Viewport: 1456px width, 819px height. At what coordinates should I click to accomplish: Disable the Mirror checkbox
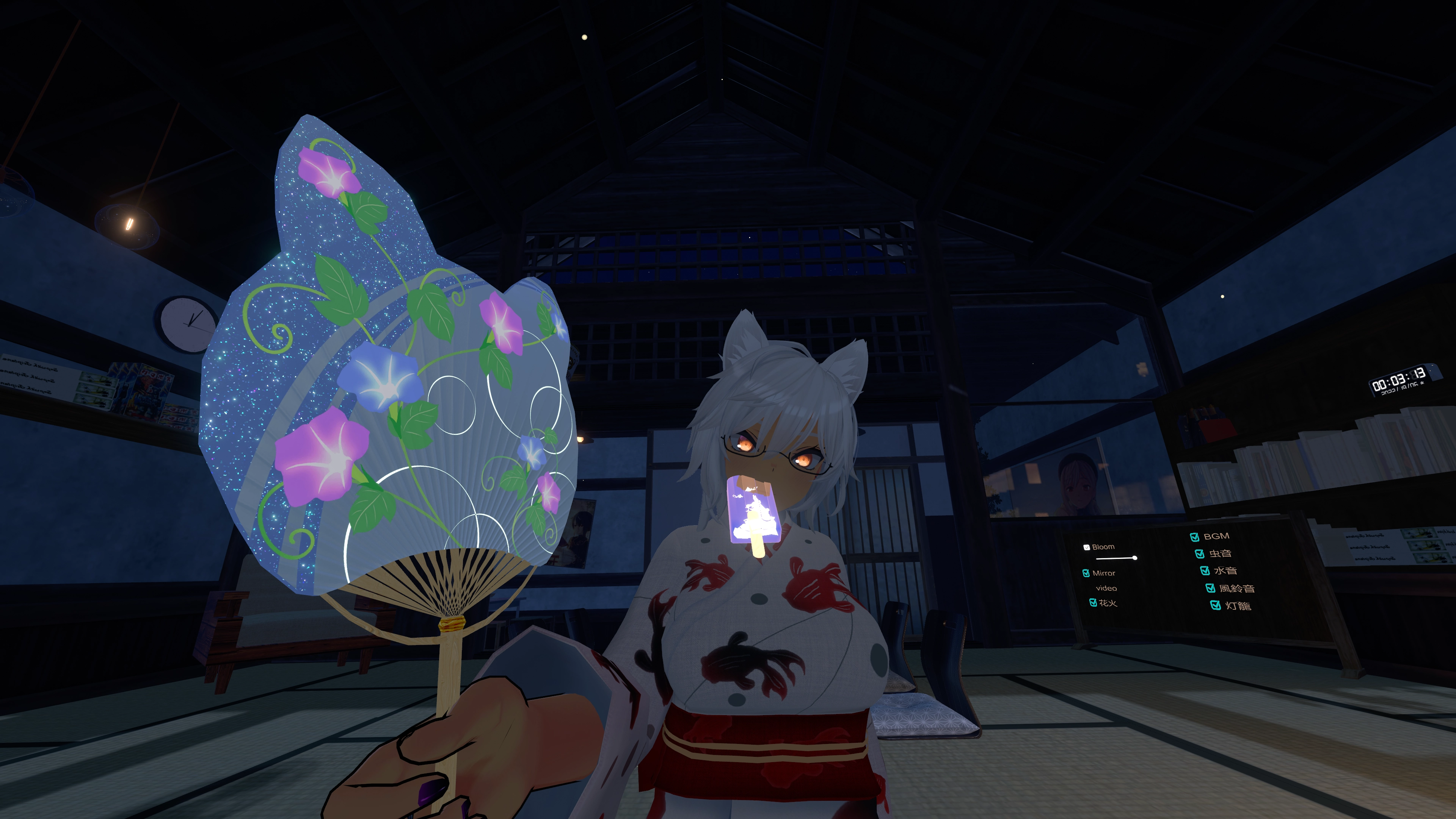[1086, 573]
